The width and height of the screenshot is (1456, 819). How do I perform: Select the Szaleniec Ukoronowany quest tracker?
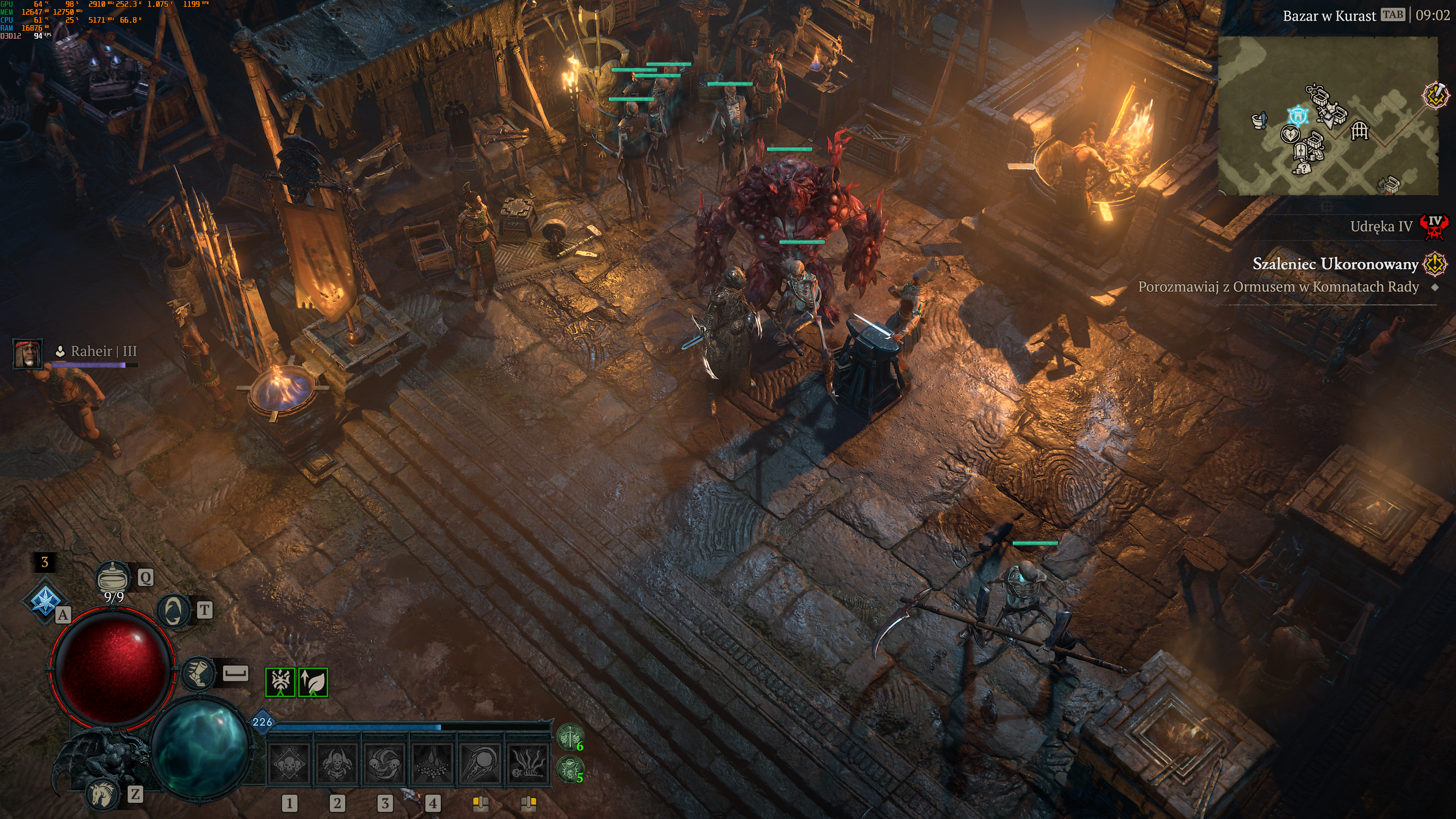(x=1335, y=264)
